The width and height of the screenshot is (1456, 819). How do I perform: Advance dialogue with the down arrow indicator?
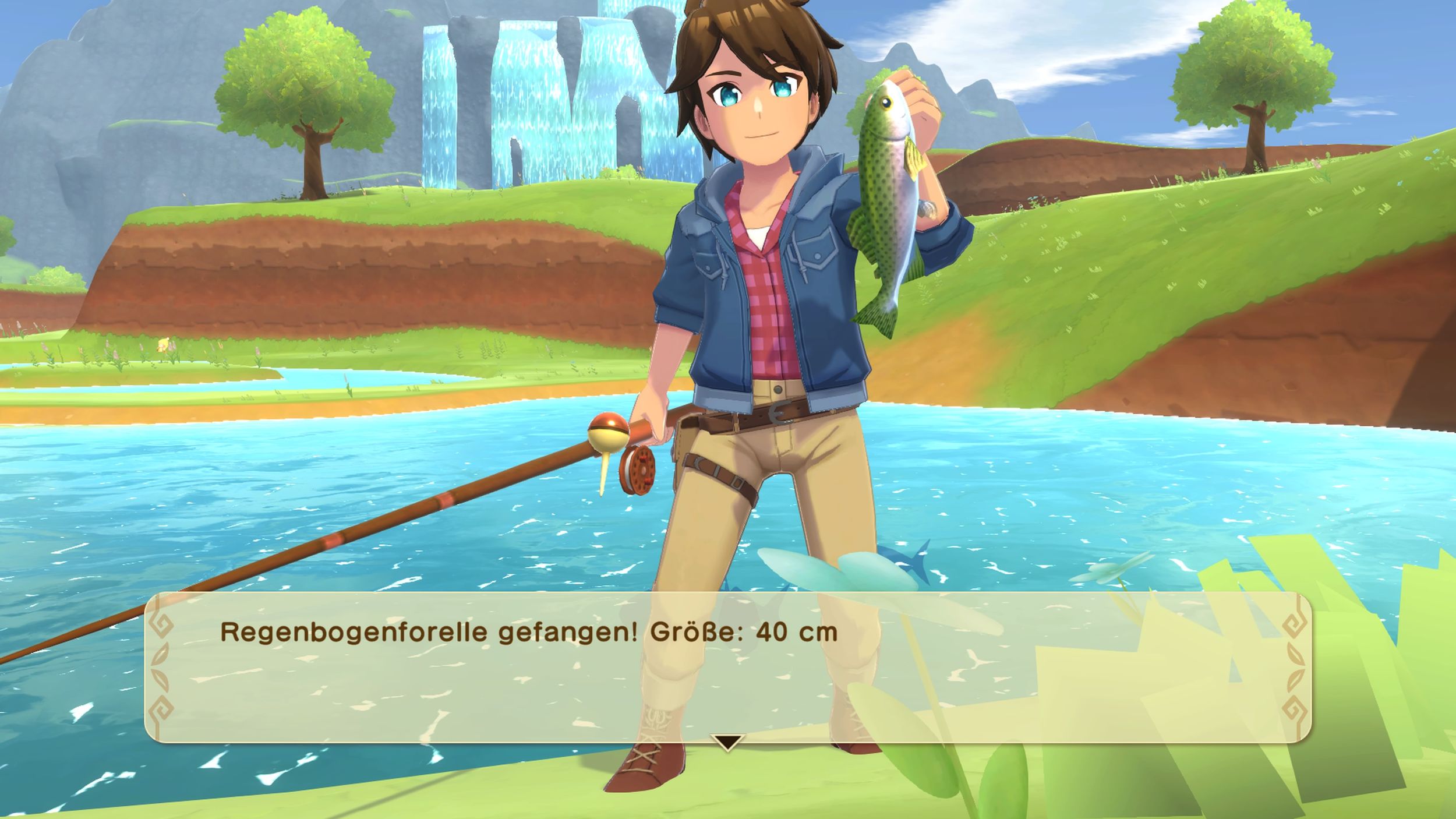click(x=727, y=742)
